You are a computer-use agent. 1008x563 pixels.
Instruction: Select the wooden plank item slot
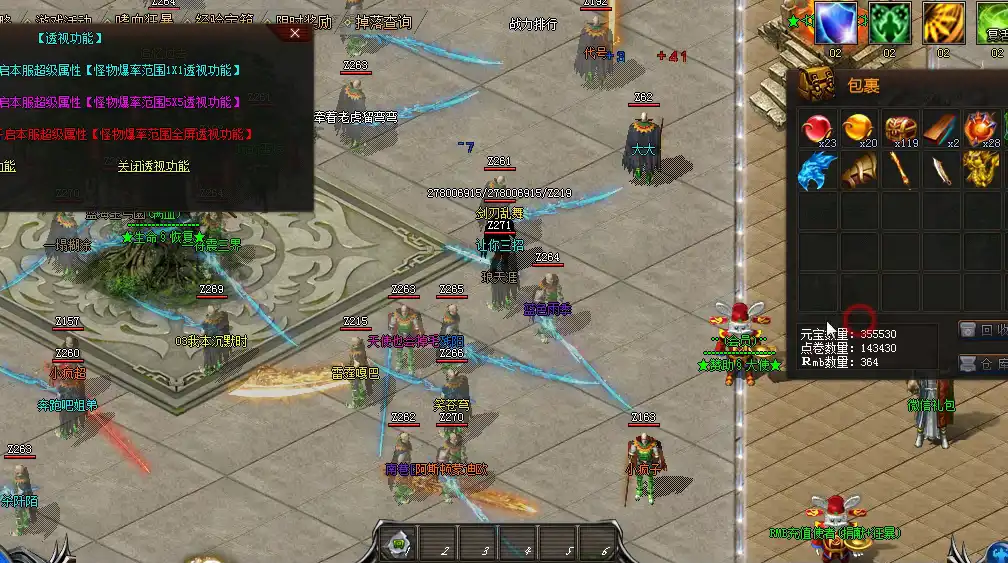coord(940,130)
